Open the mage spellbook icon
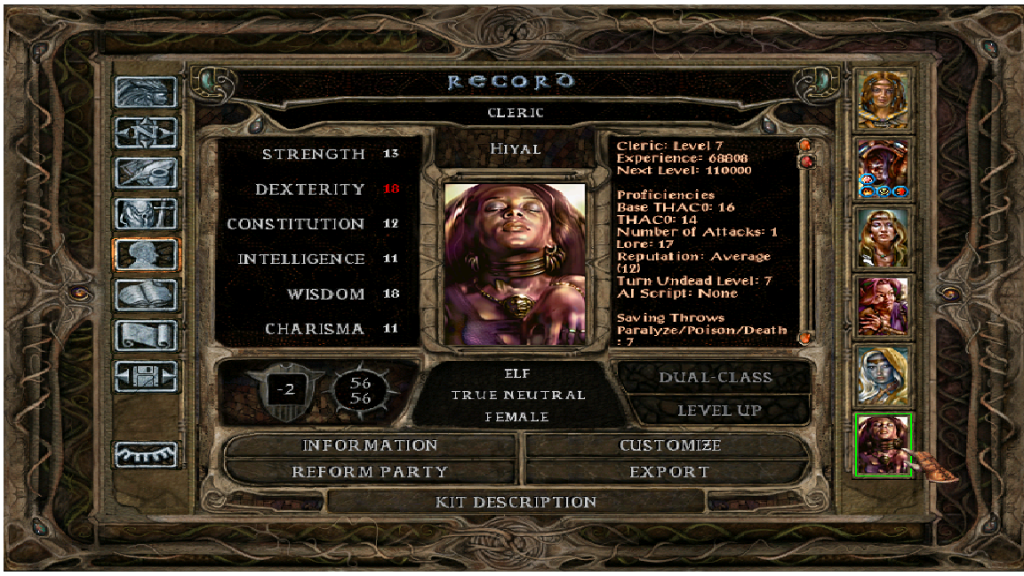Screen dimensions: 1024x576 (x=146, y=295)
